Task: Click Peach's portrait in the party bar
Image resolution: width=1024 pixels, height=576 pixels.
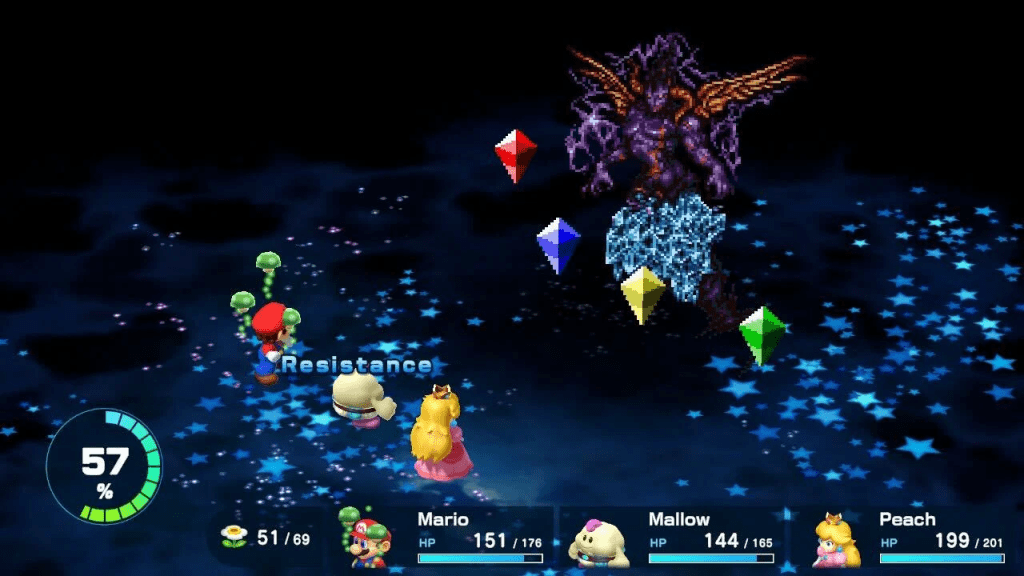Action: [835, 541]
